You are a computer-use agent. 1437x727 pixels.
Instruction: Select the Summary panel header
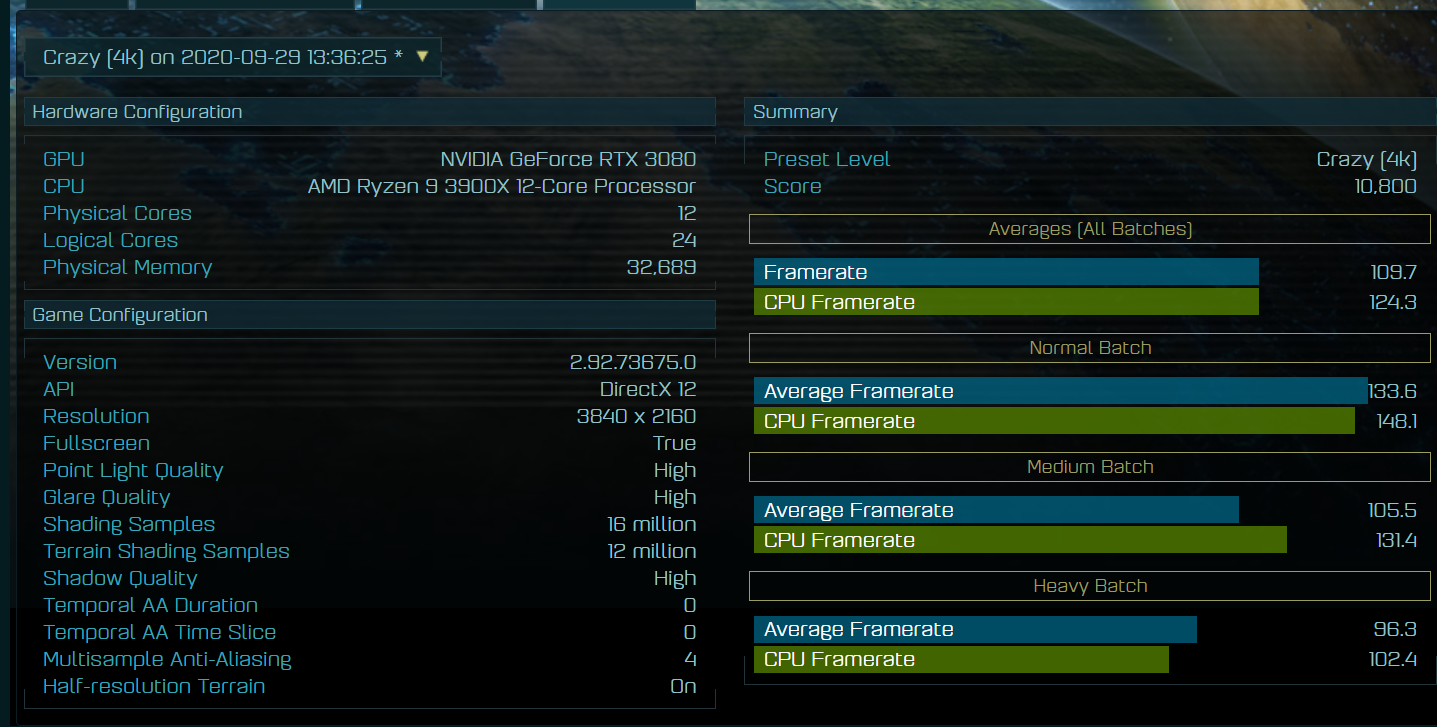coord(795,111)
